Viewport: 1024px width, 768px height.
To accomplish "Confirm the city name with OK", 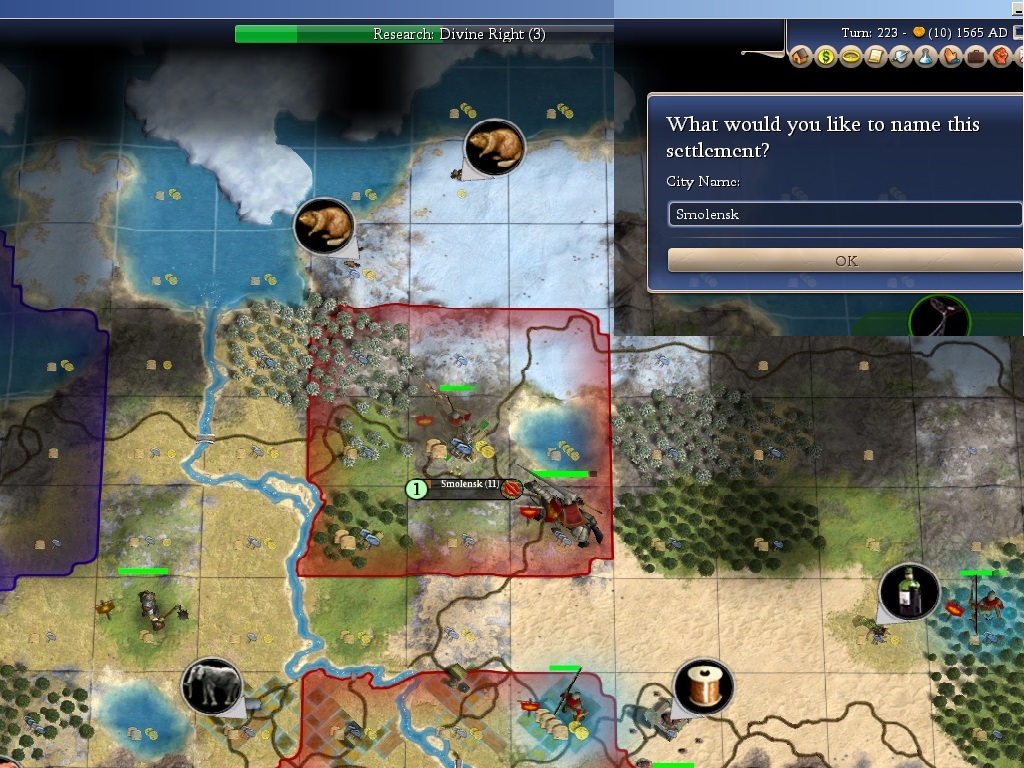I will [845, 261].
